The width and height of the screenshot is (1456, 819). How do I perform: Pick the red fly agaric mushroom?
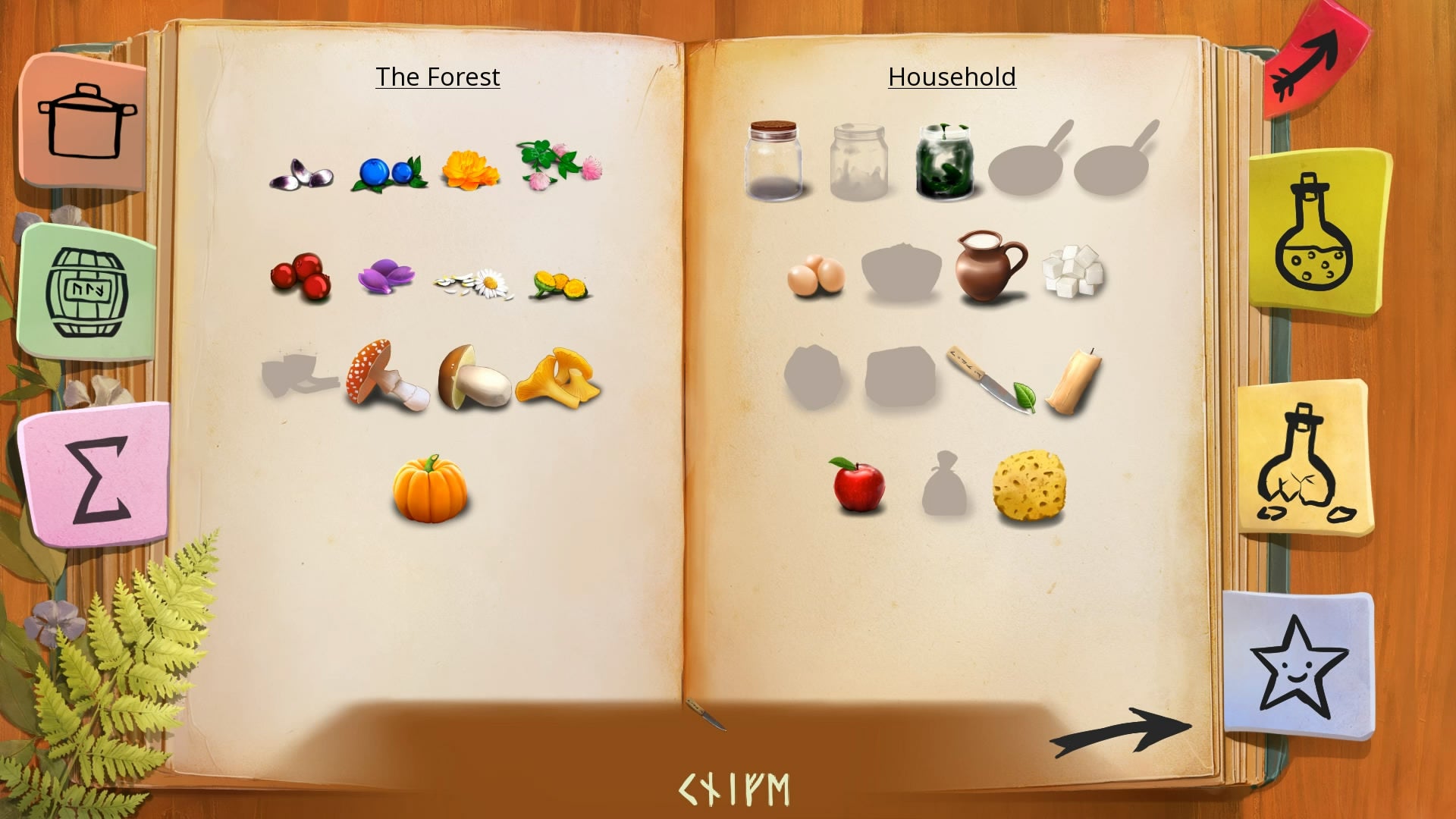tap(385, 374)
